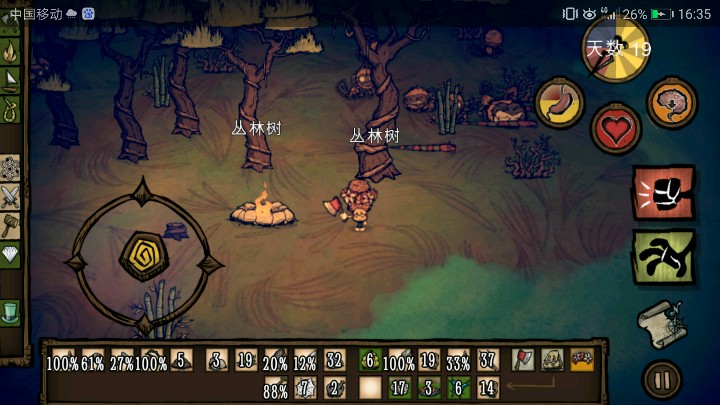Viewport: 720px width, 405px height.
Task: Open the rolled map scroll
Action: (x=660, y=322)
